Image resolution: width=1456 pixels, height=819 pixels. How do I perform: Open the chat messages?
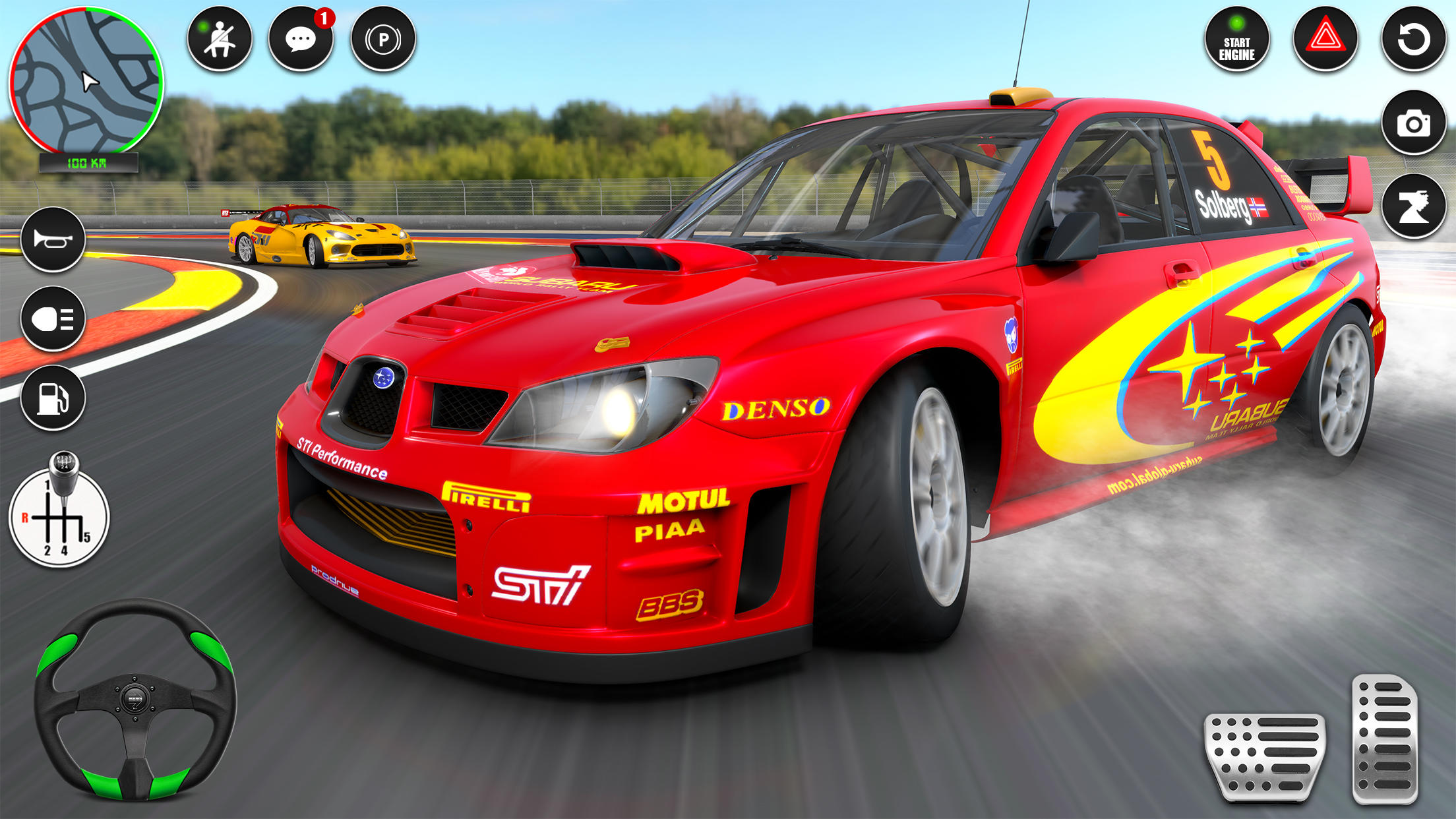tap(301, 41)
